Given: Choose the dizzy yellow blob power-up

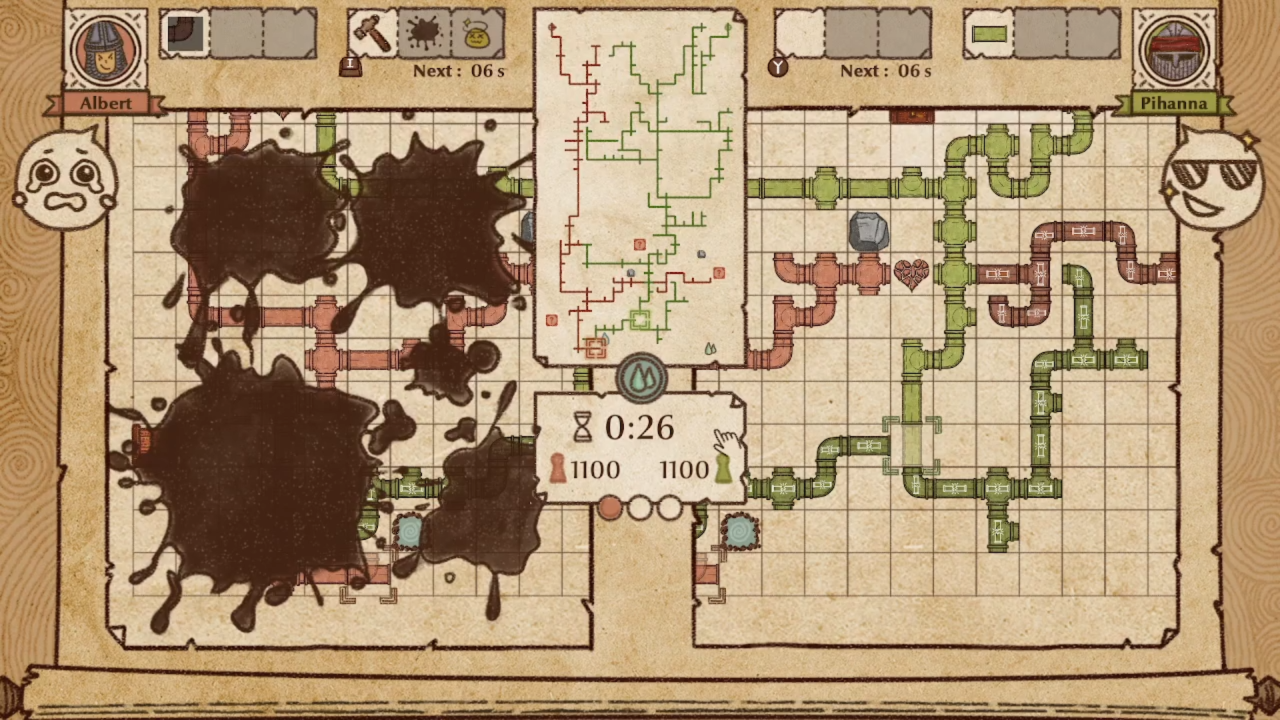Looking at the screenshot, I should tap(478, 35).
